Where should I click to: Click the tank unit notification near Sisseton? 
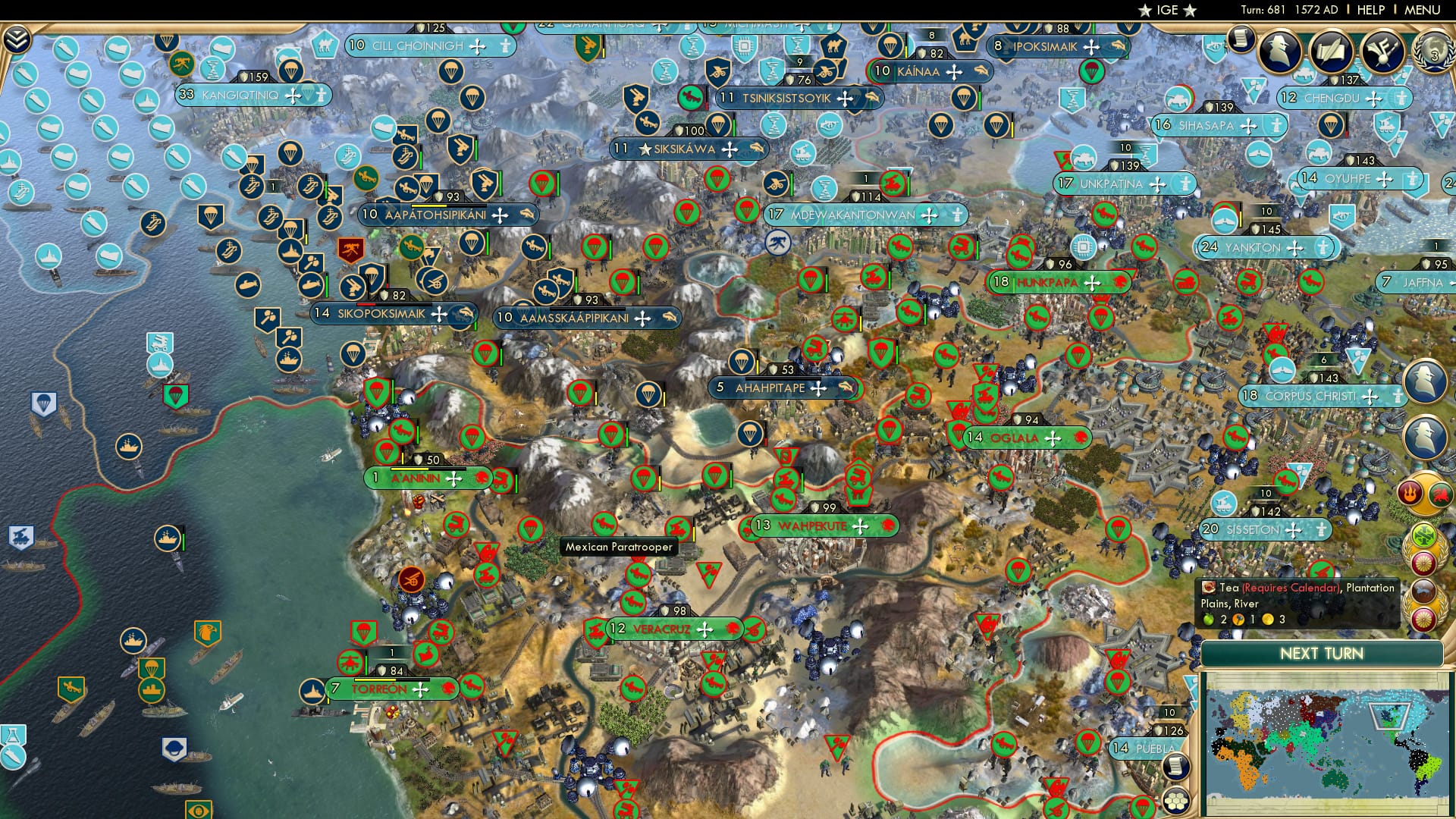click(1224, 503)
